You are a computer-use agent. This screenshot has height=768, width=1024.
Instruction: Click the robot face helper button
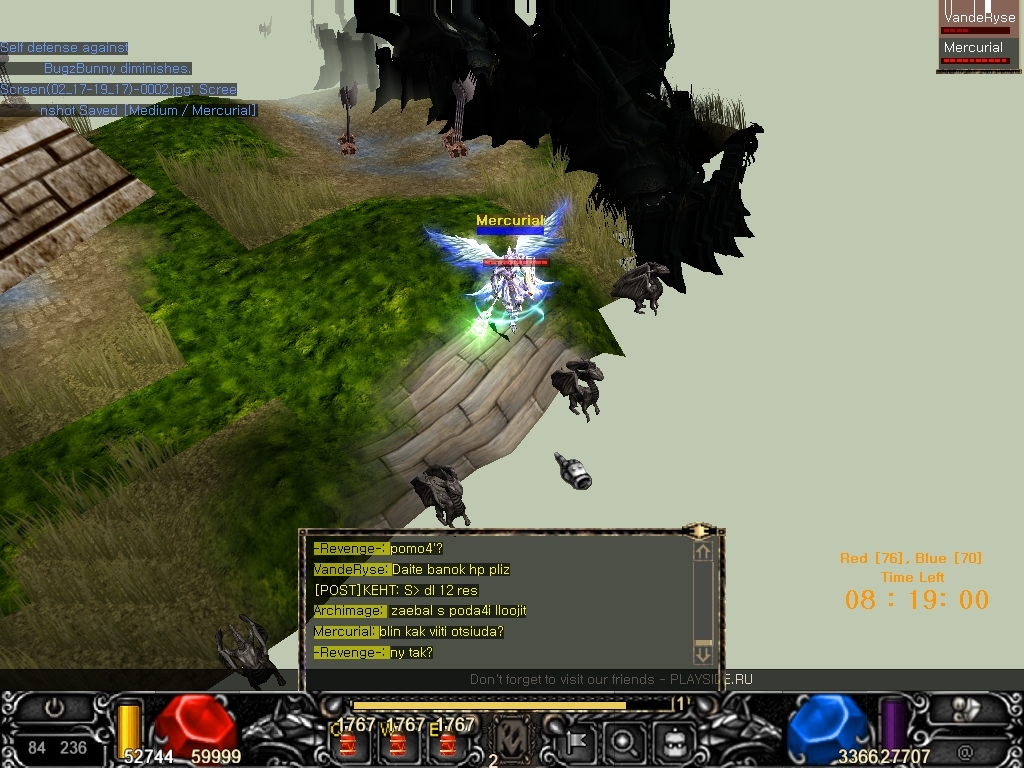point(672,742)
